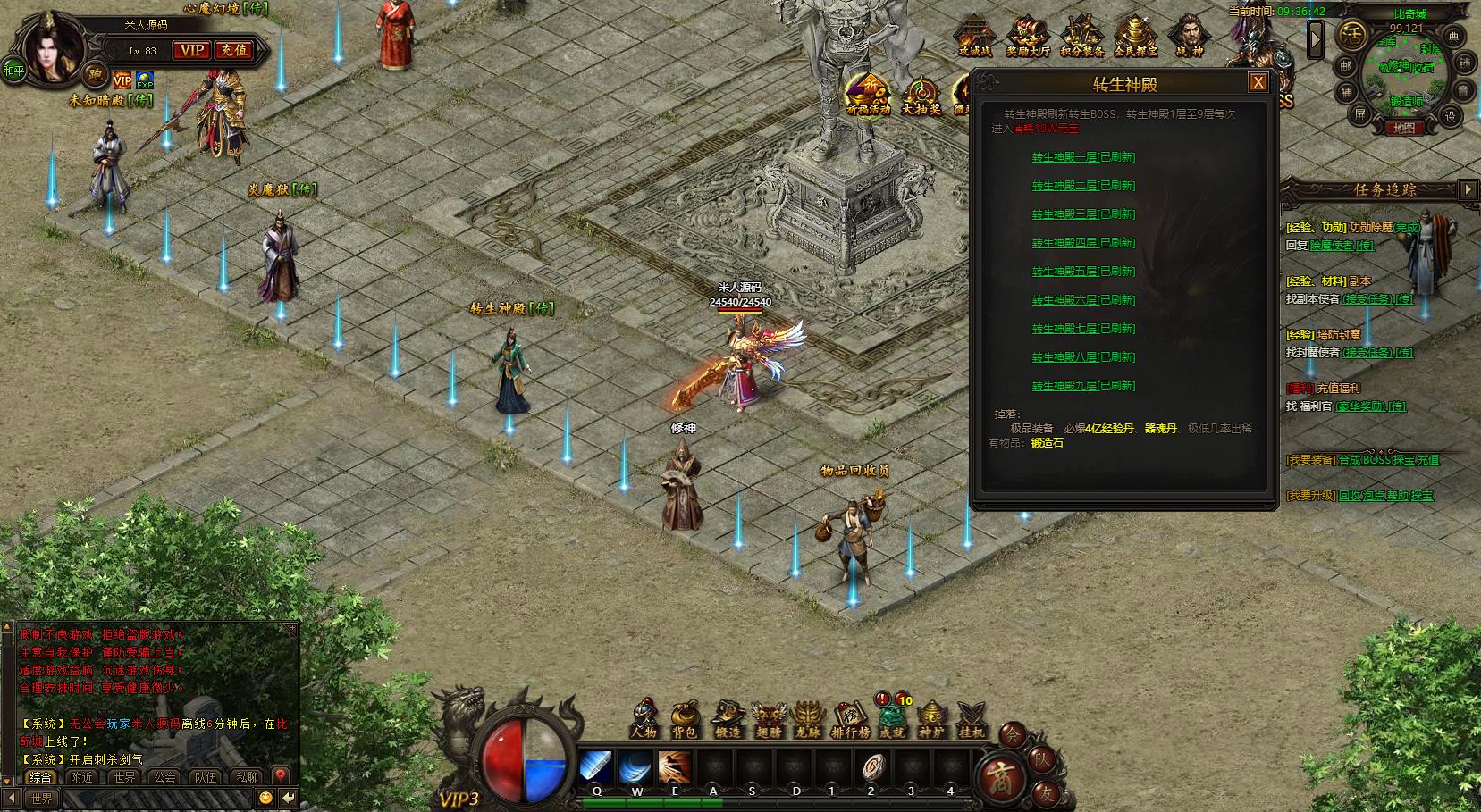
Task: Activate the 挂机 auto-battle icon
Action: pyautogui.click(x=972, y=718)
